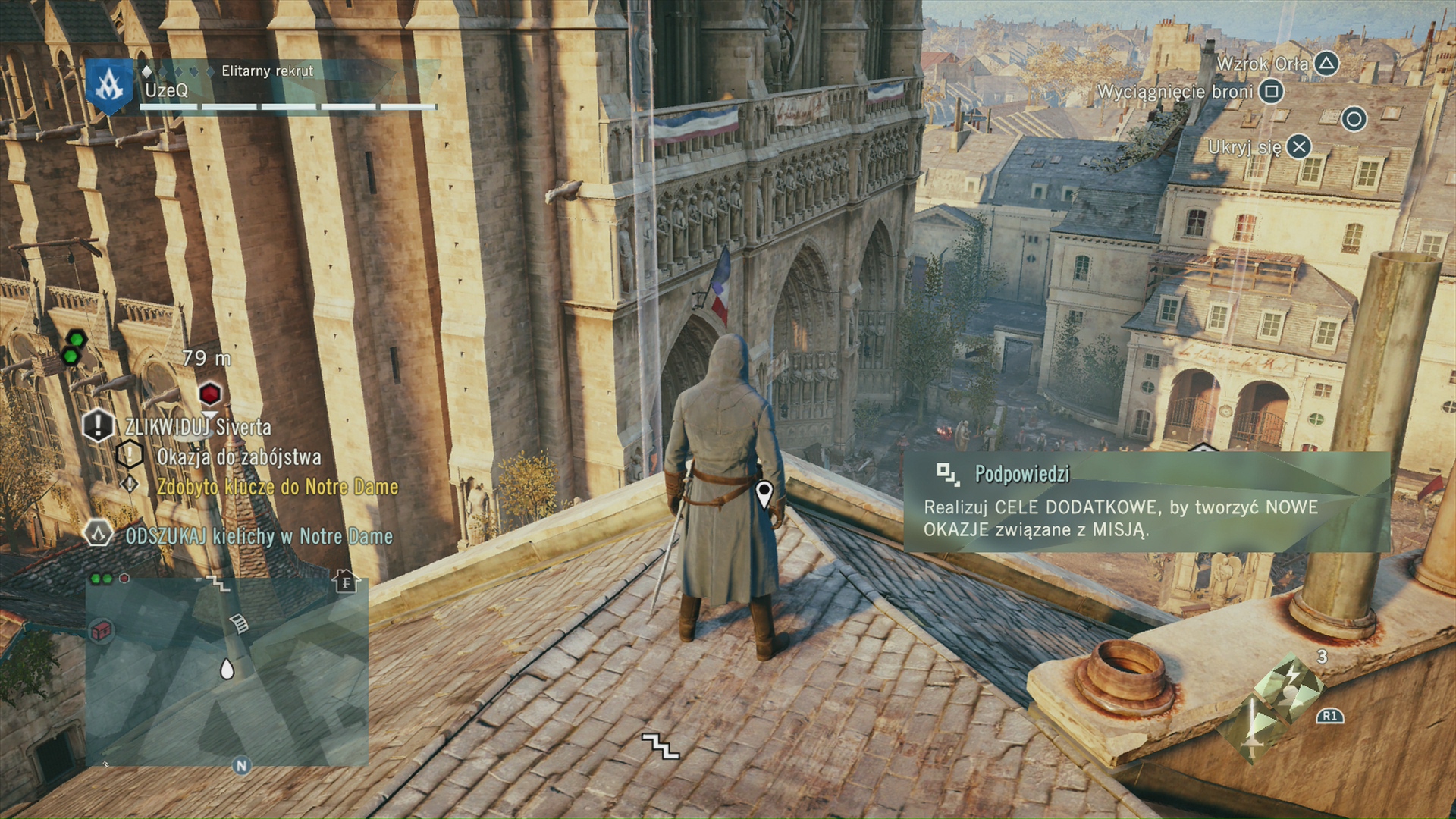Screen dimensions: 1456x819
Task: Open the Podpowiedzi hint panel
Action: pos(1145,502)
